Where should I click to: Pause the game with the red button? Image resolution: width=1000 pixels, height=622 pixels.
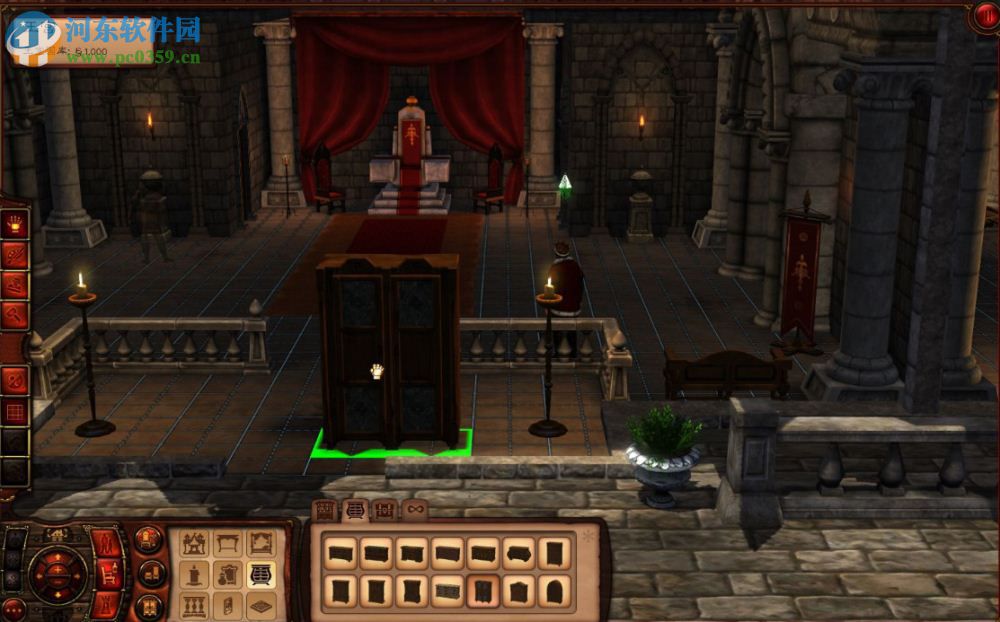(983, 17)
